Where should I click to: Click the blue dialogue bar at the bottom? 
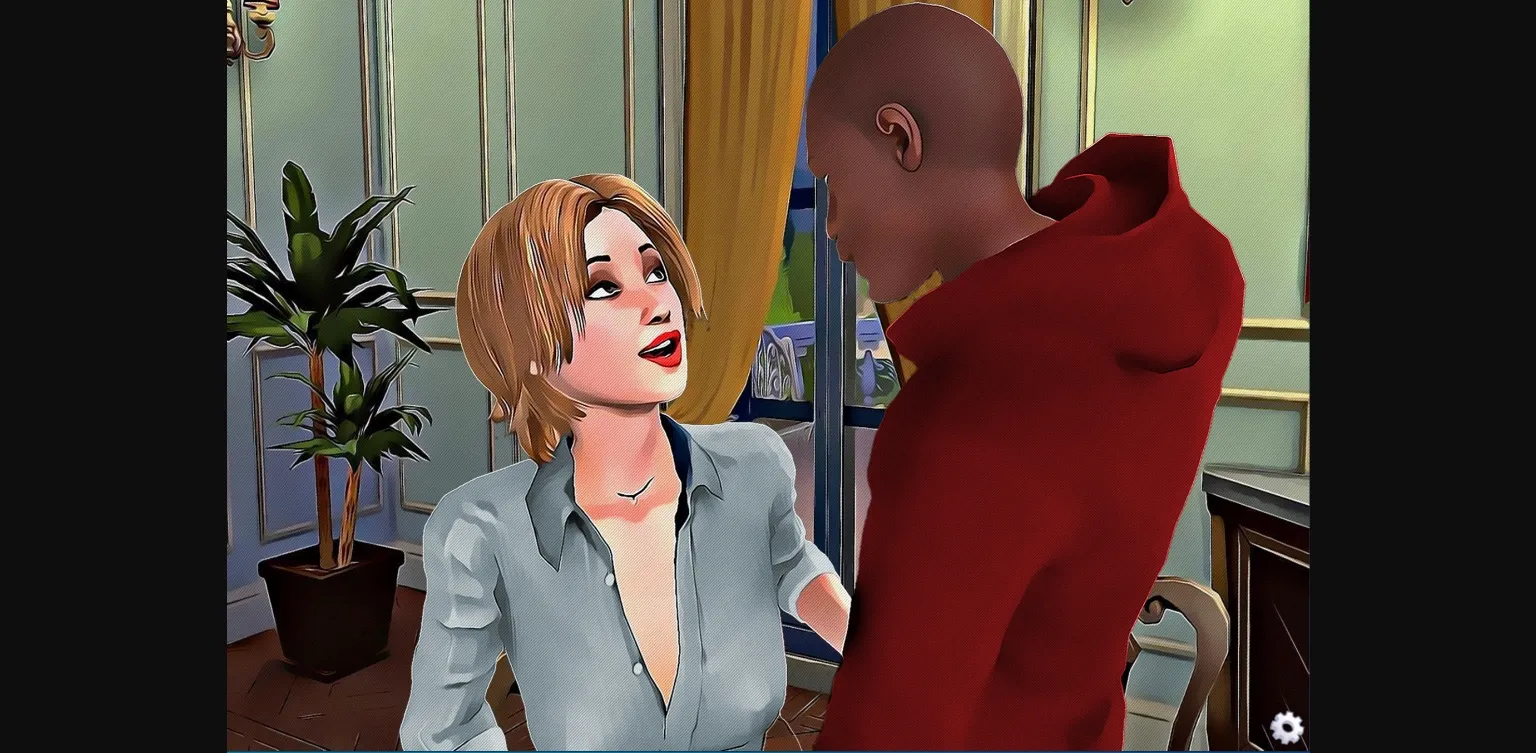768,748
